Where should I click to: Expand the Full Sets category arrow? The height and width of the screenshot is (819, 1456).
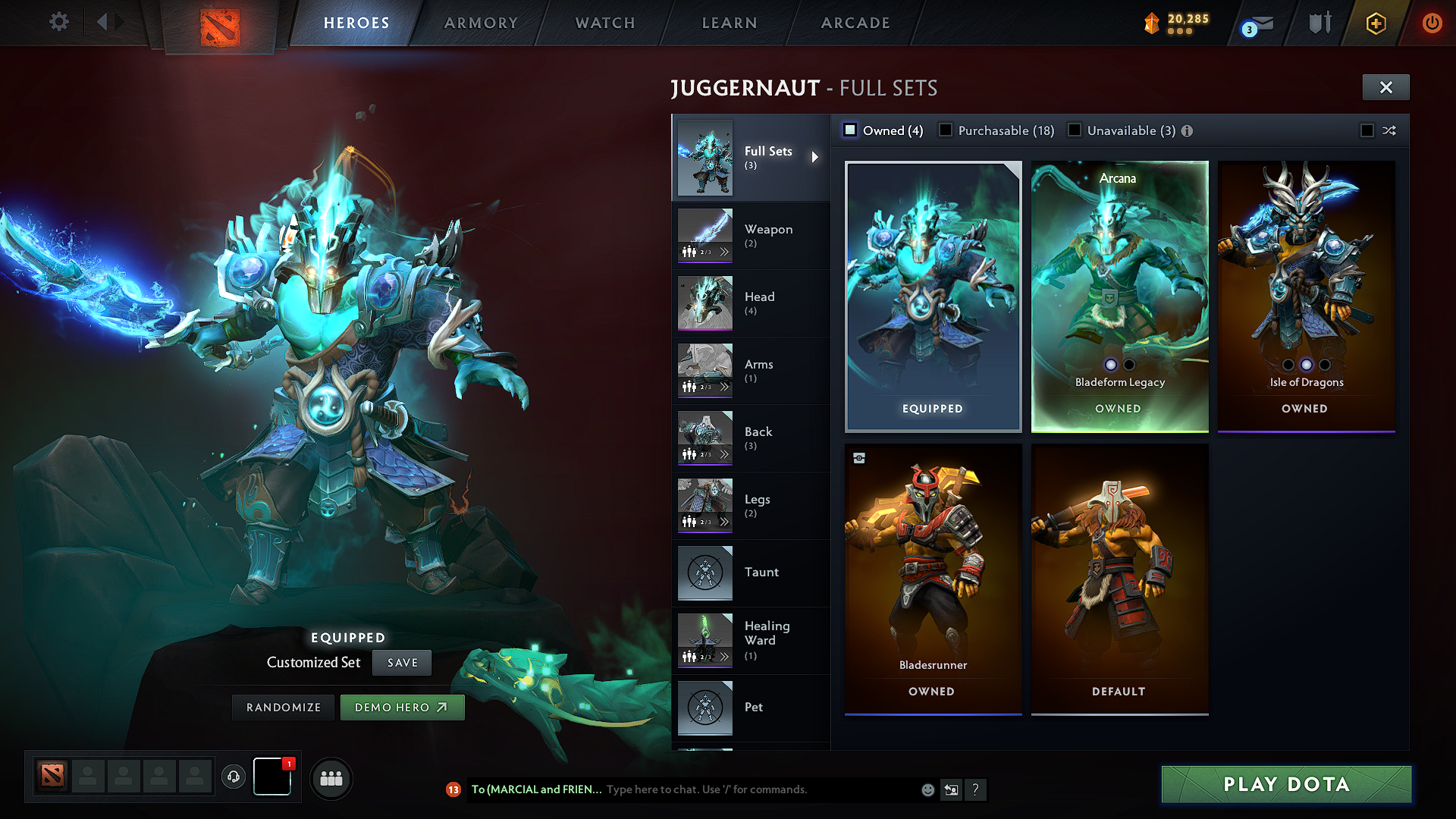point(816,158)
